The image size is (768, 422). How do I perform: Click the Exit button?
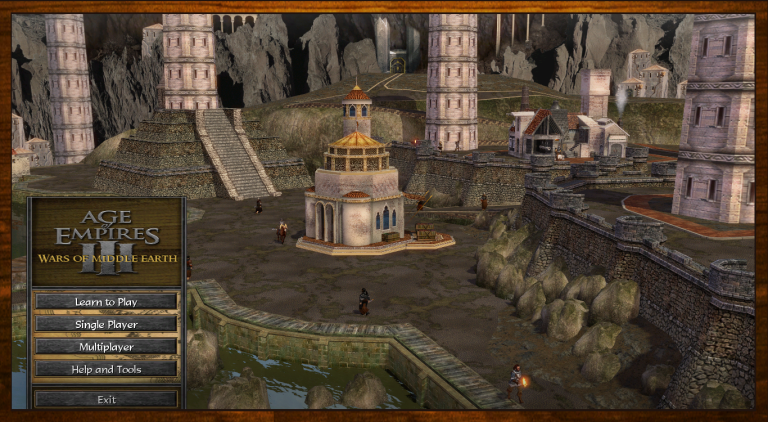106,399
